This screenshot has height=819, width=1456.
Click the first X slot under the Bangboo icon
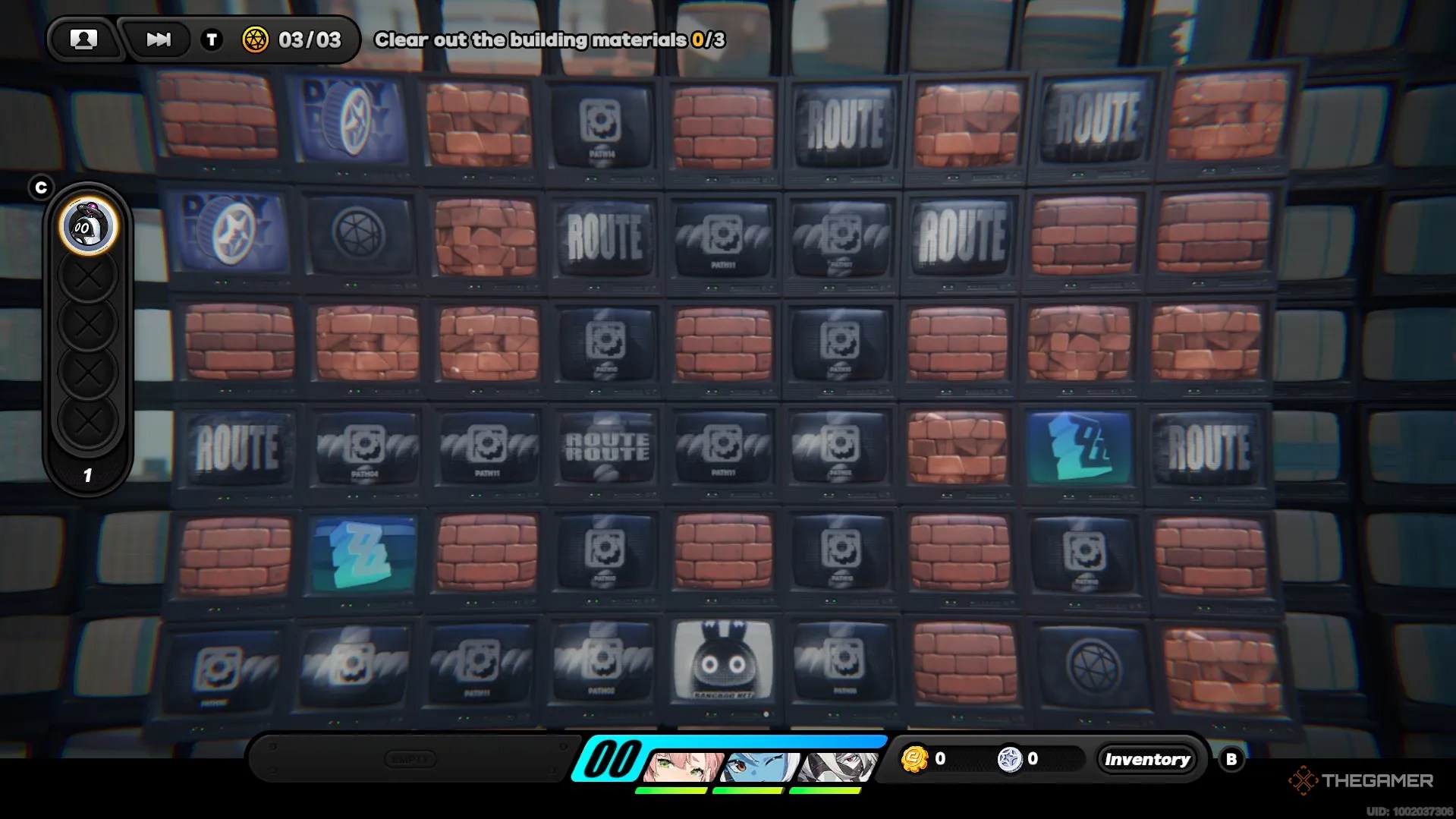tap(87, 275)
